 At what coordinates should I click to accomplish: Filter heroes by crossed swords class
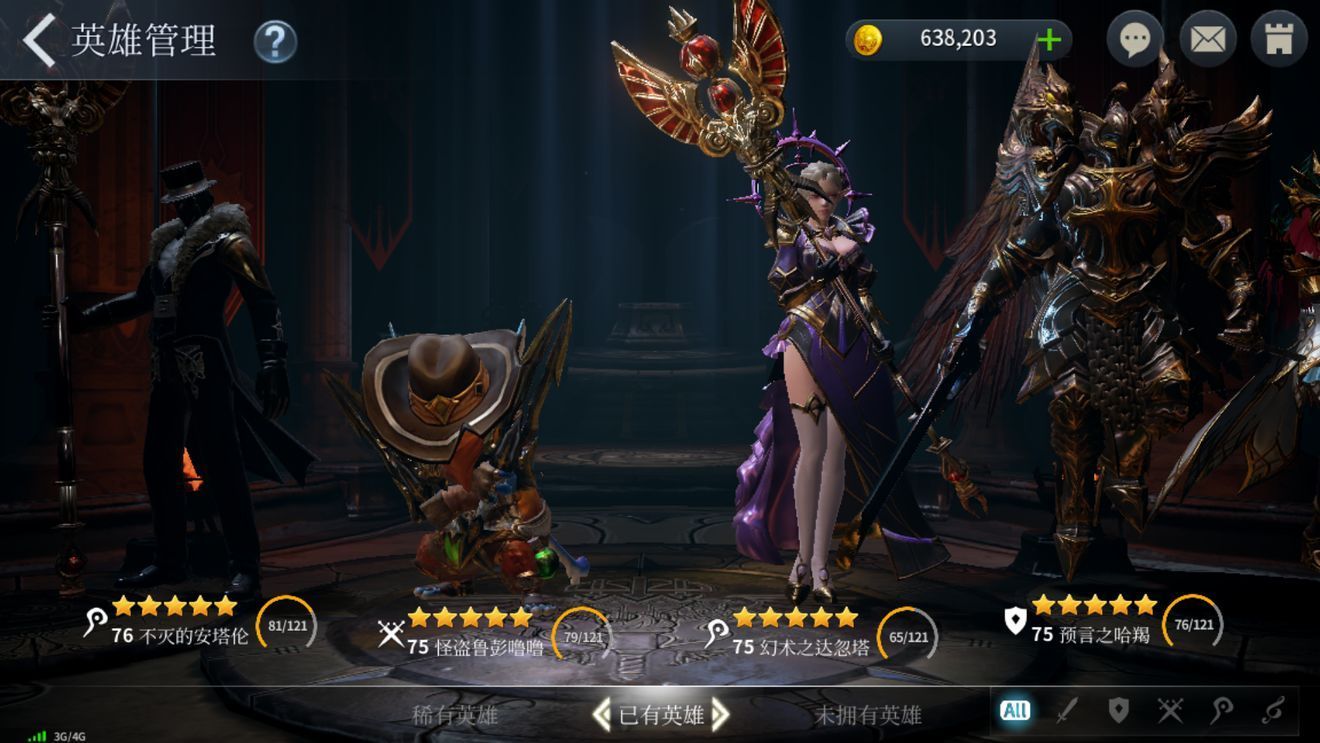pos(1170,711)
